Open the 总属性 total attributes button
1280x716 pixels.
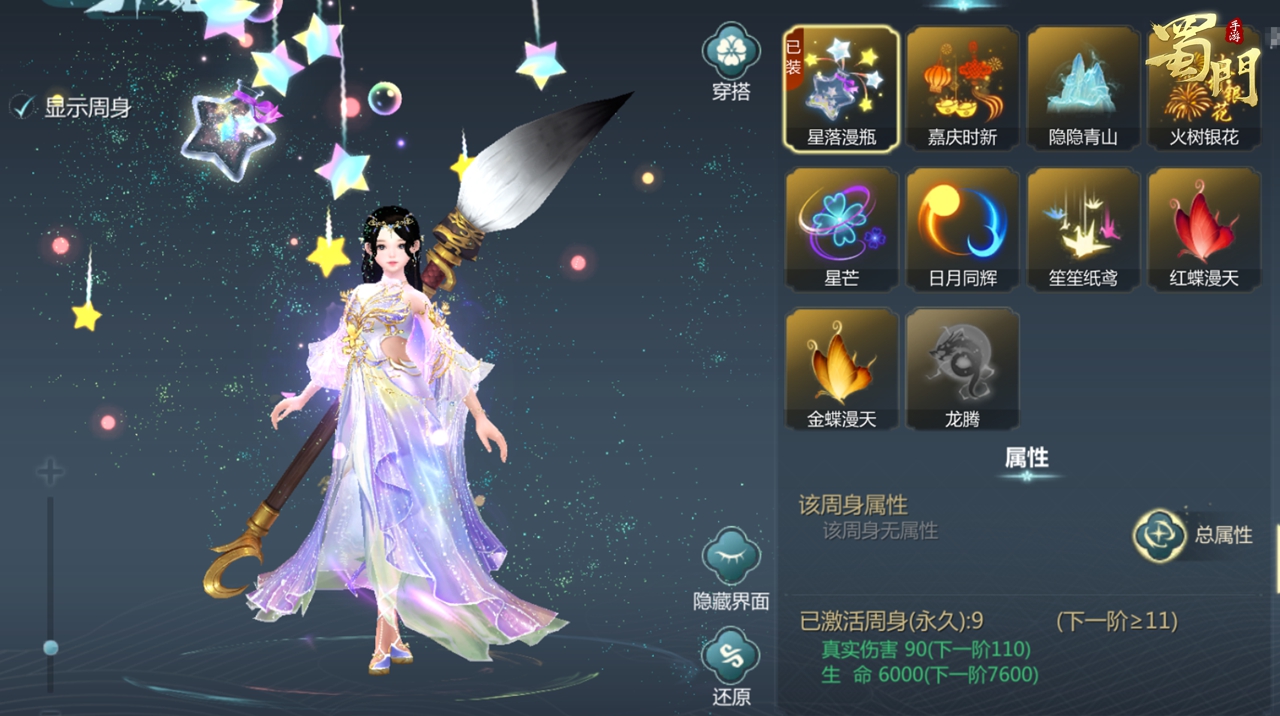(1160, 535)
